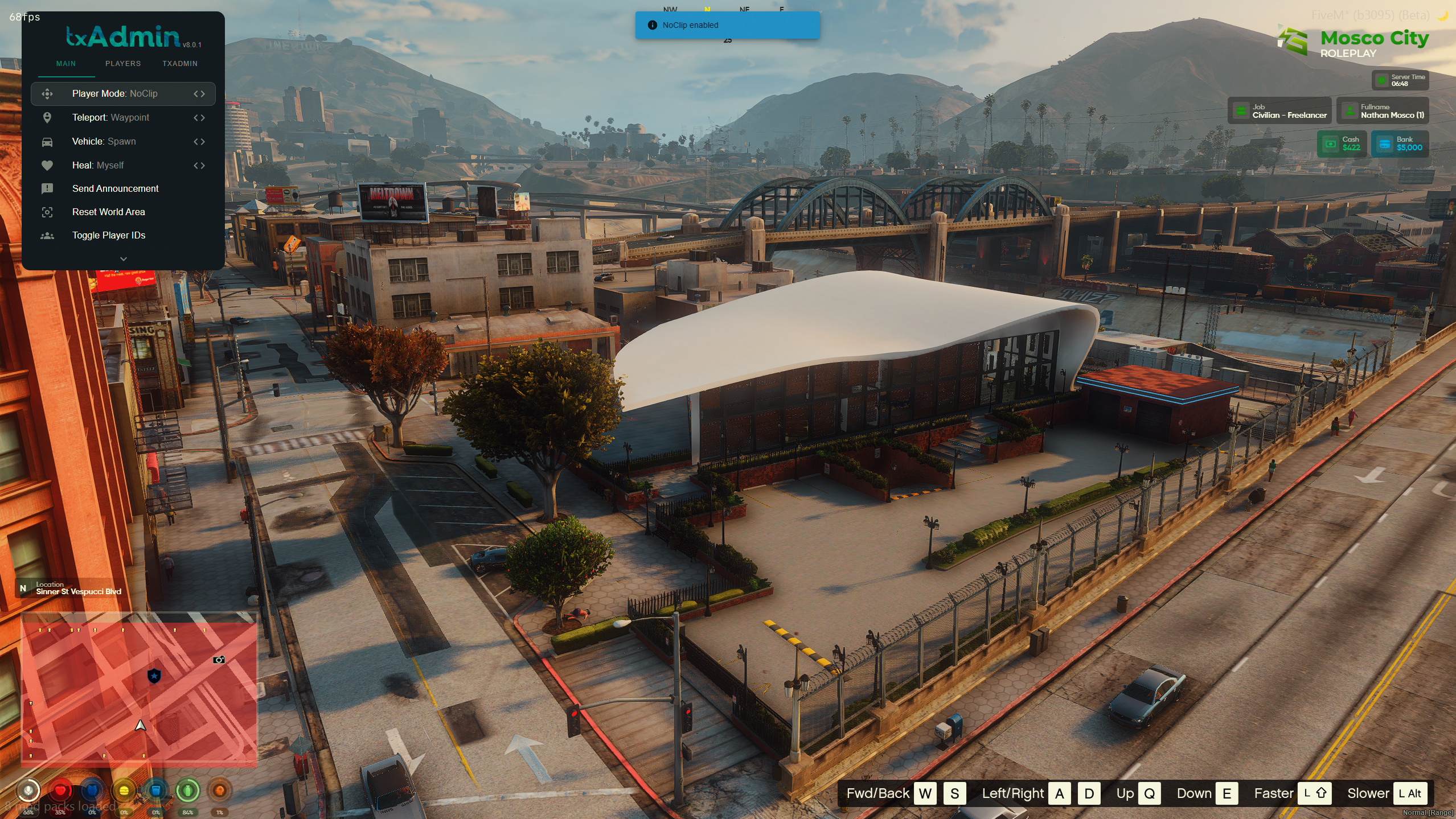The image size is (1456, 819).
Task: Open Send Announcement
Action: pyautogui.click(x=116, y=189)
